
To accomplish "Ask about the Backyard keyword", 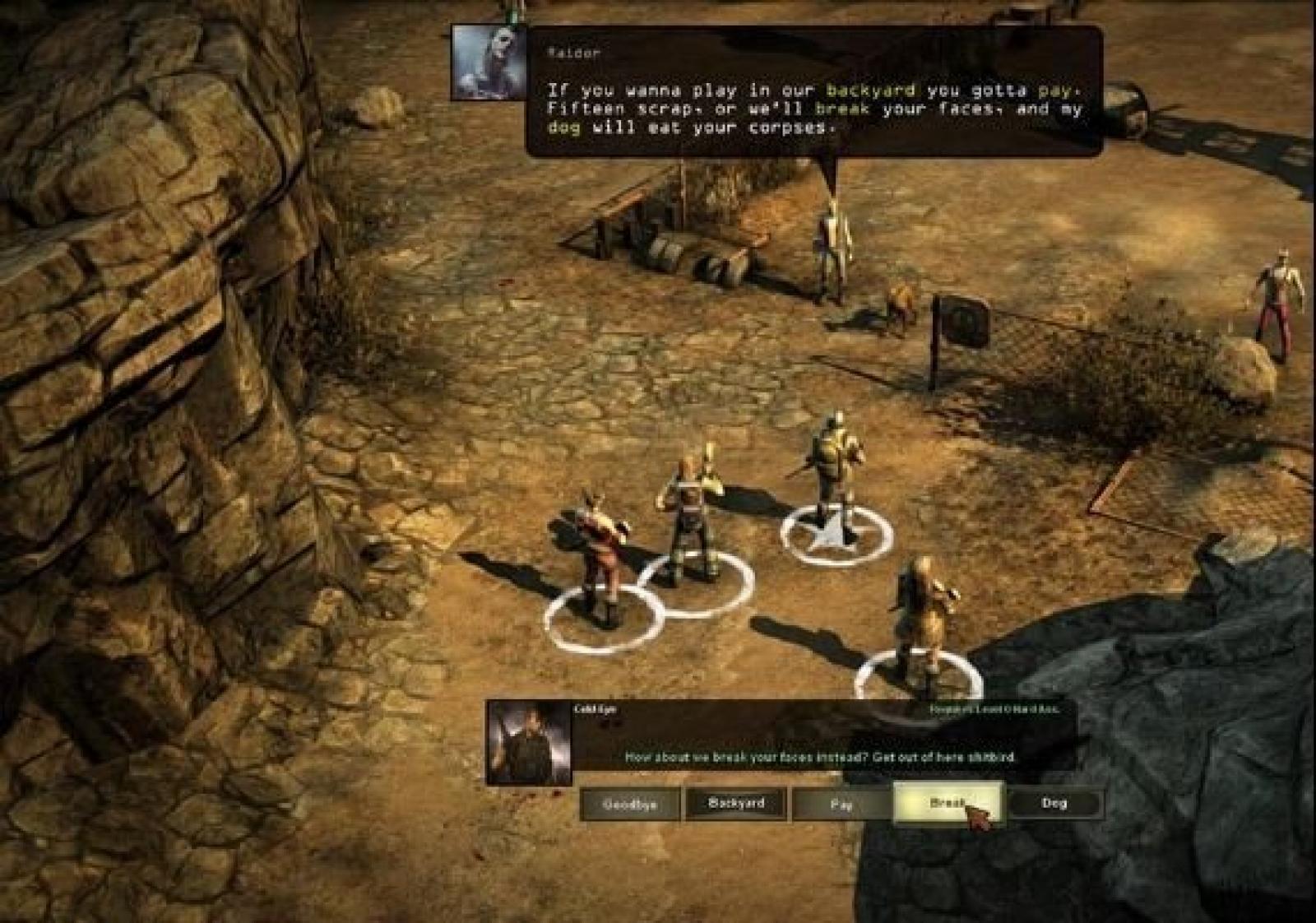I will tap(736, 803).
